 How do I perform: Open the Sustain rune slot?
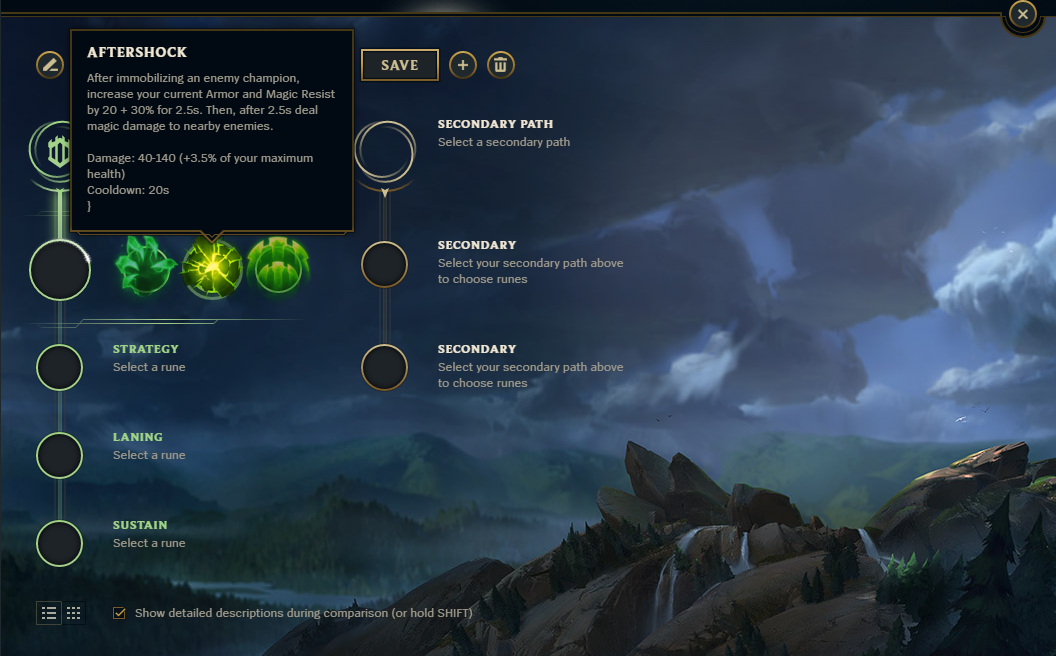point(59,543)
